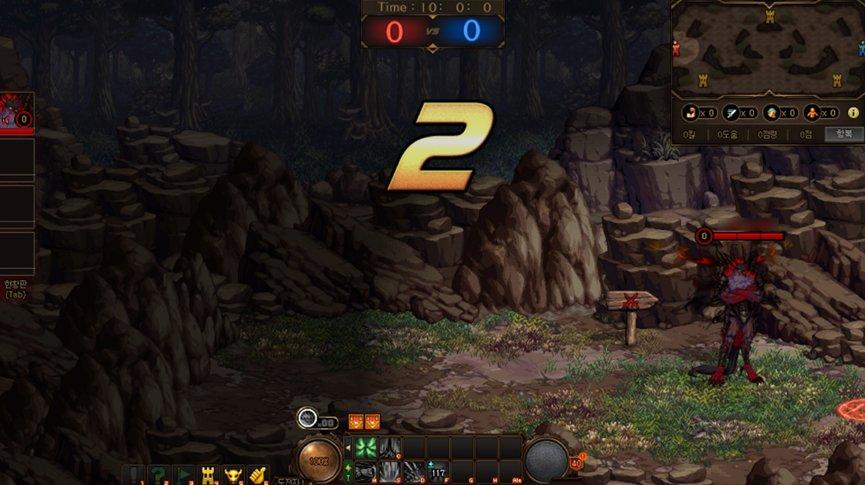
Task: Click the 항복 surrender button
Action: pos(844,134)
